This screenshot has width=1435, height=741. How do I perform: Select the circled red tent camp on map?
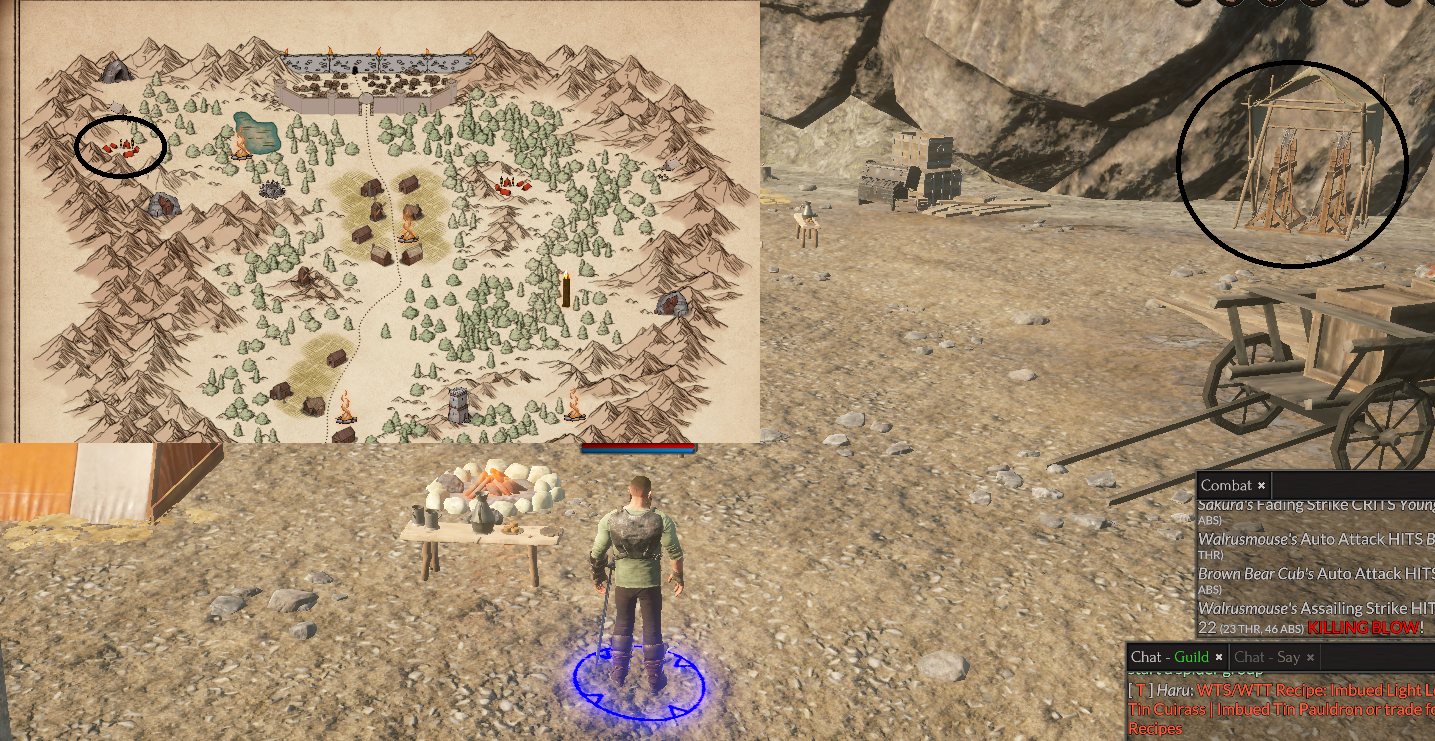point(120,148)
